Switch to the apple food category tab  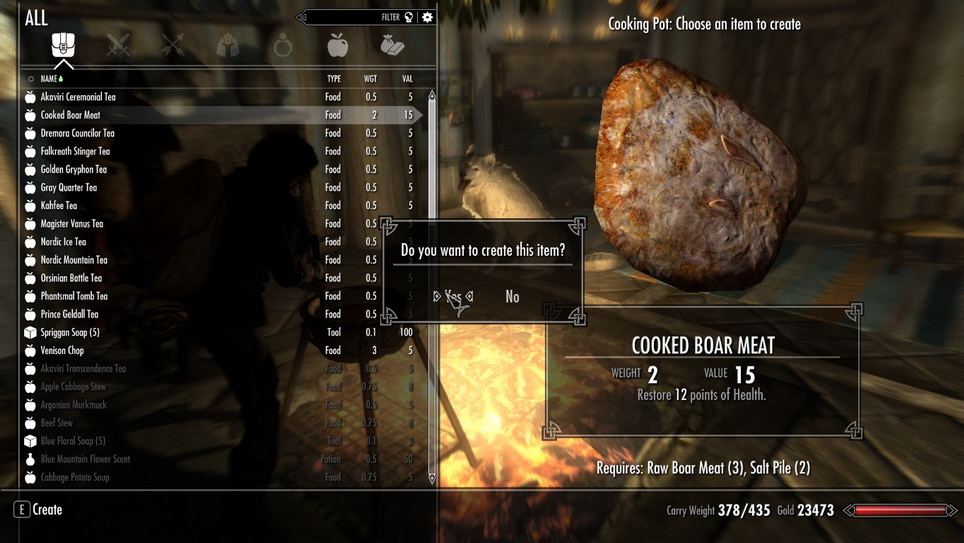coord(338,45)
